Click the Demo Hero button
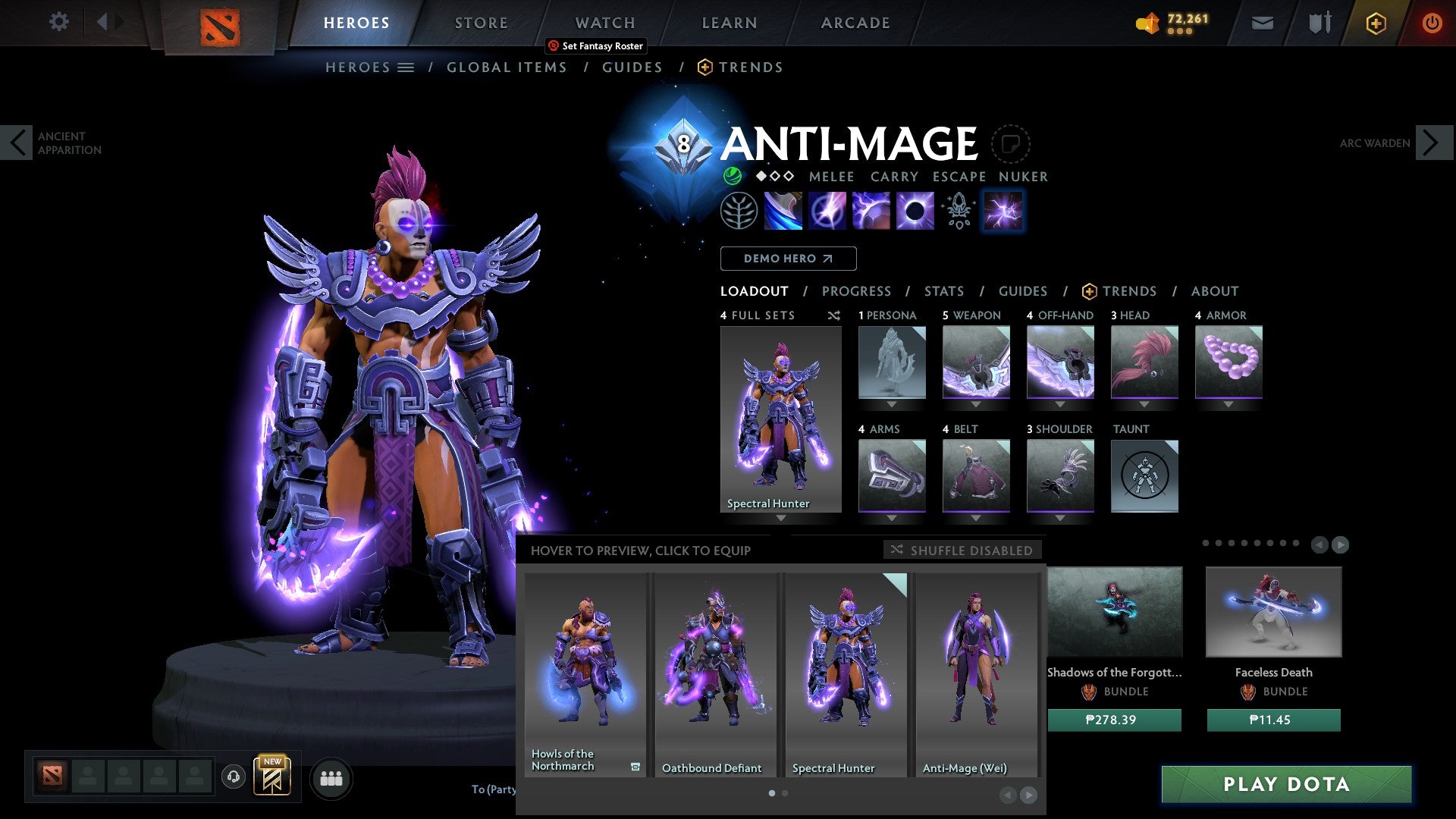Image resolution: width=1456 pixels, height=819 pixels. (x=787, y=258)
